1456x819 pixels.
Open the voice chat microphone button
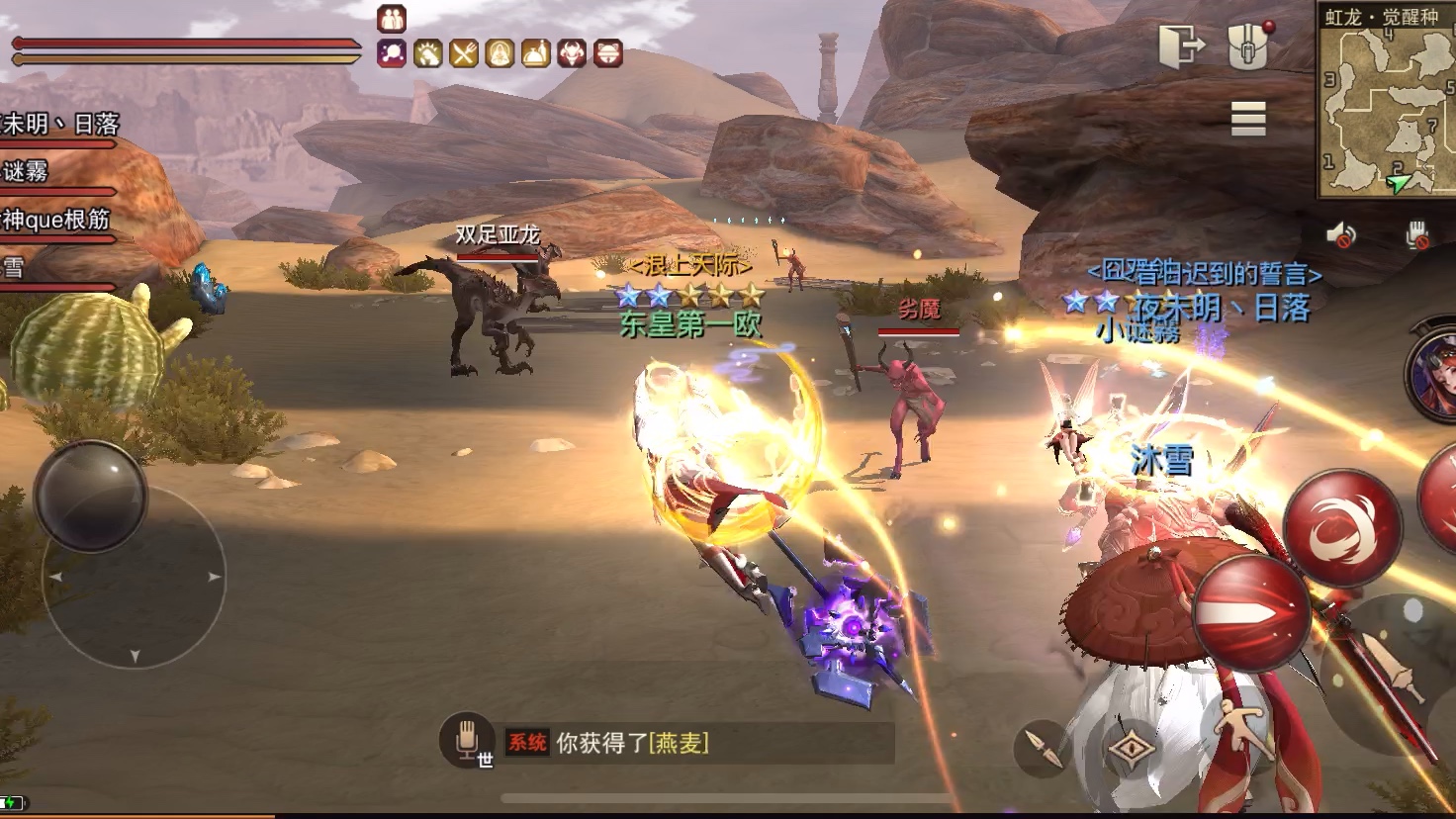coord(467,740)
